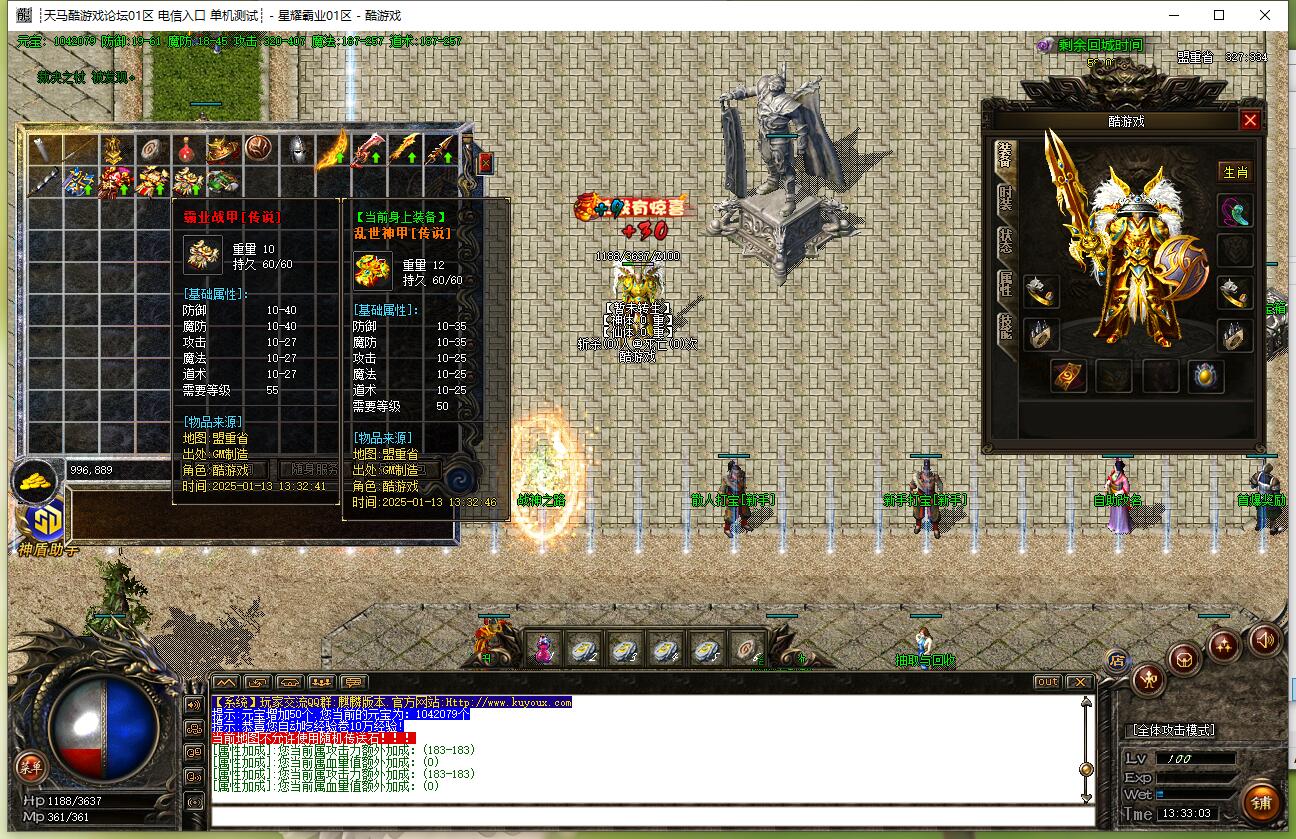Image resolution: width=1296 pixels, height=839 pixels.
Task: Close the character equipment panel
Action: 1249,121
